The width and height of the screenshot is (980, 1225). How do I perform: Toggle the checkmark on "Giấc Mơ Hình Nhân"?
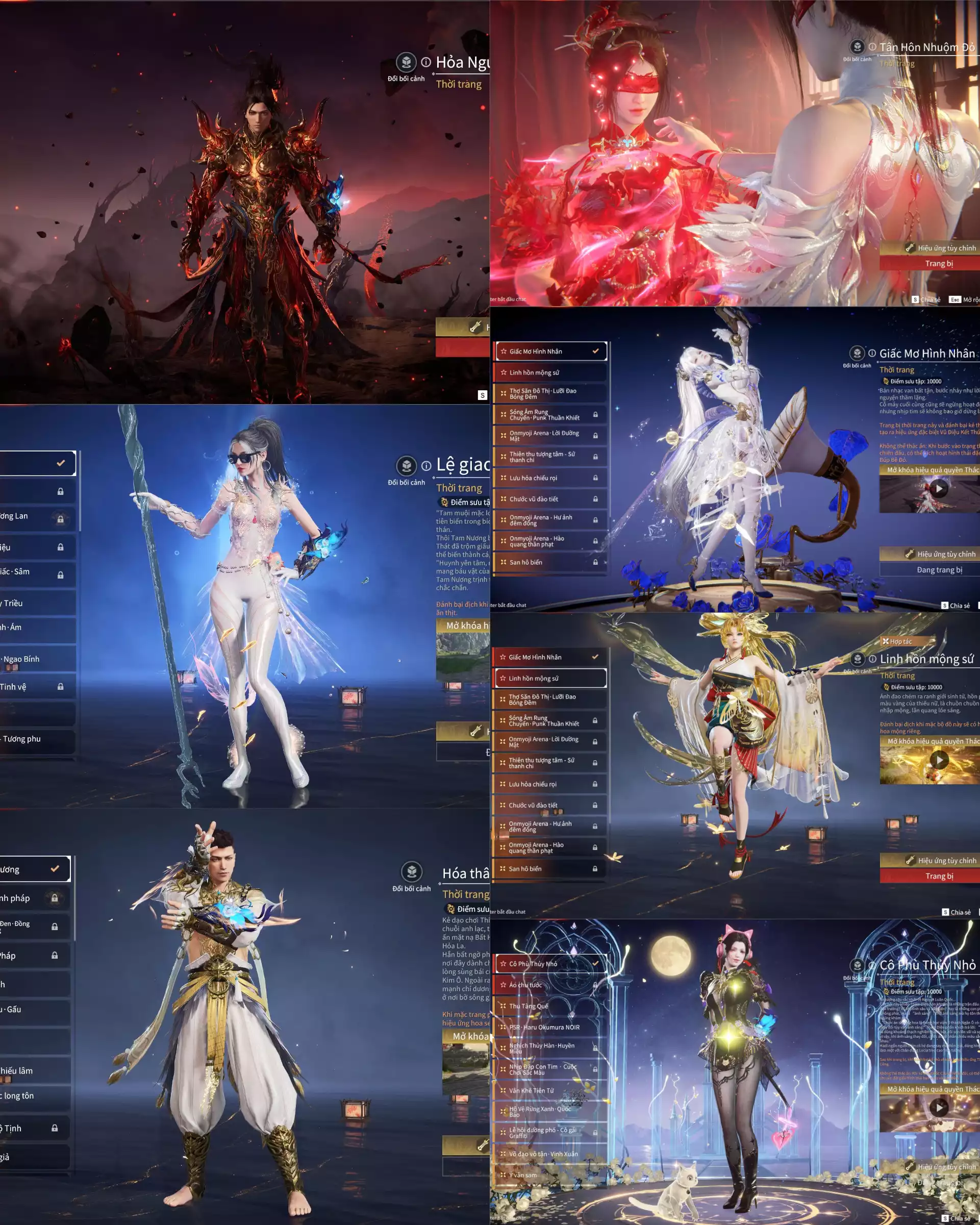596,351
